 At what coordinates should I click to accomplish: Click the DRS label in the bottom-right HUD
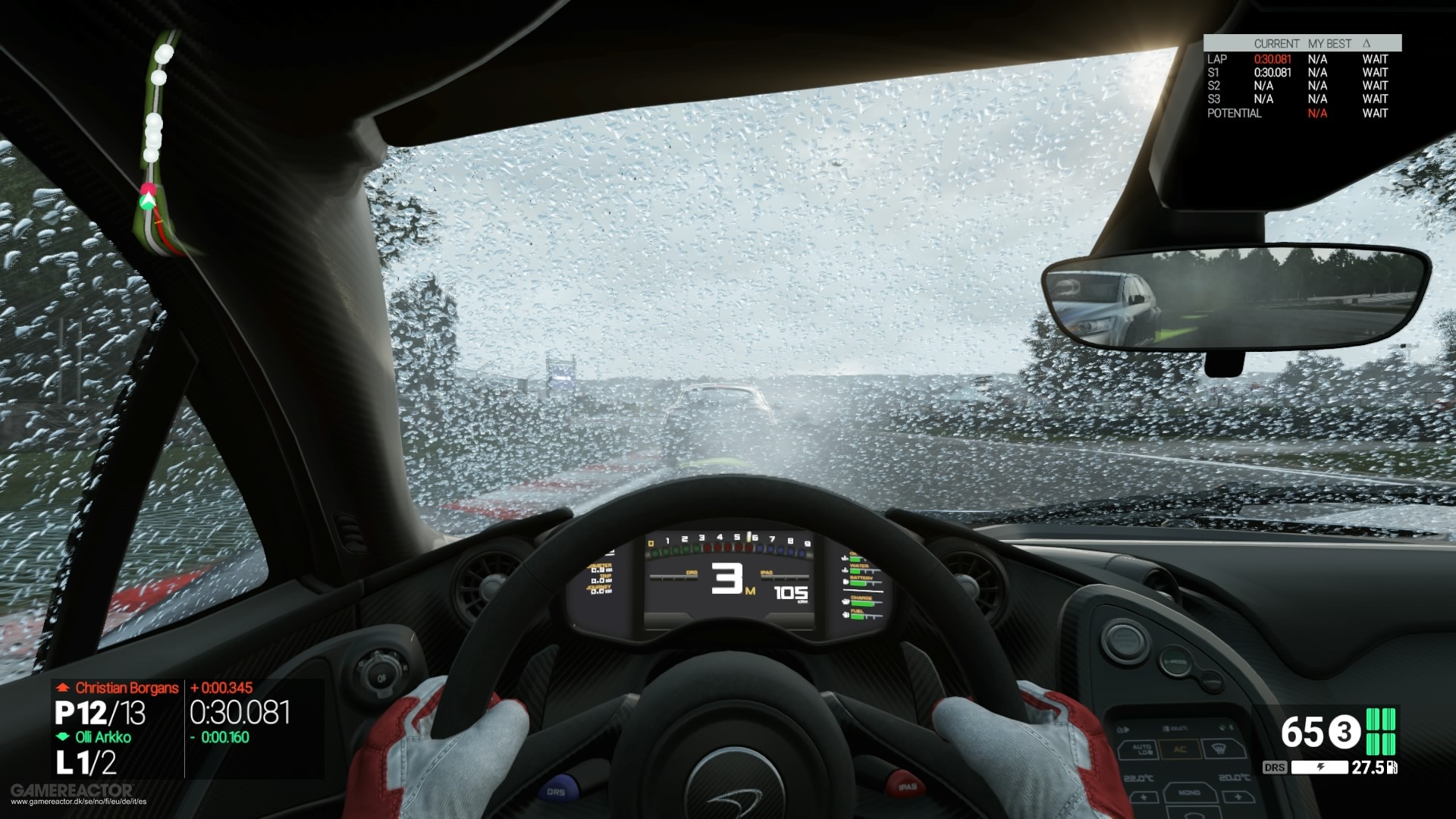pyautogui.click(x=1275, y=767)
